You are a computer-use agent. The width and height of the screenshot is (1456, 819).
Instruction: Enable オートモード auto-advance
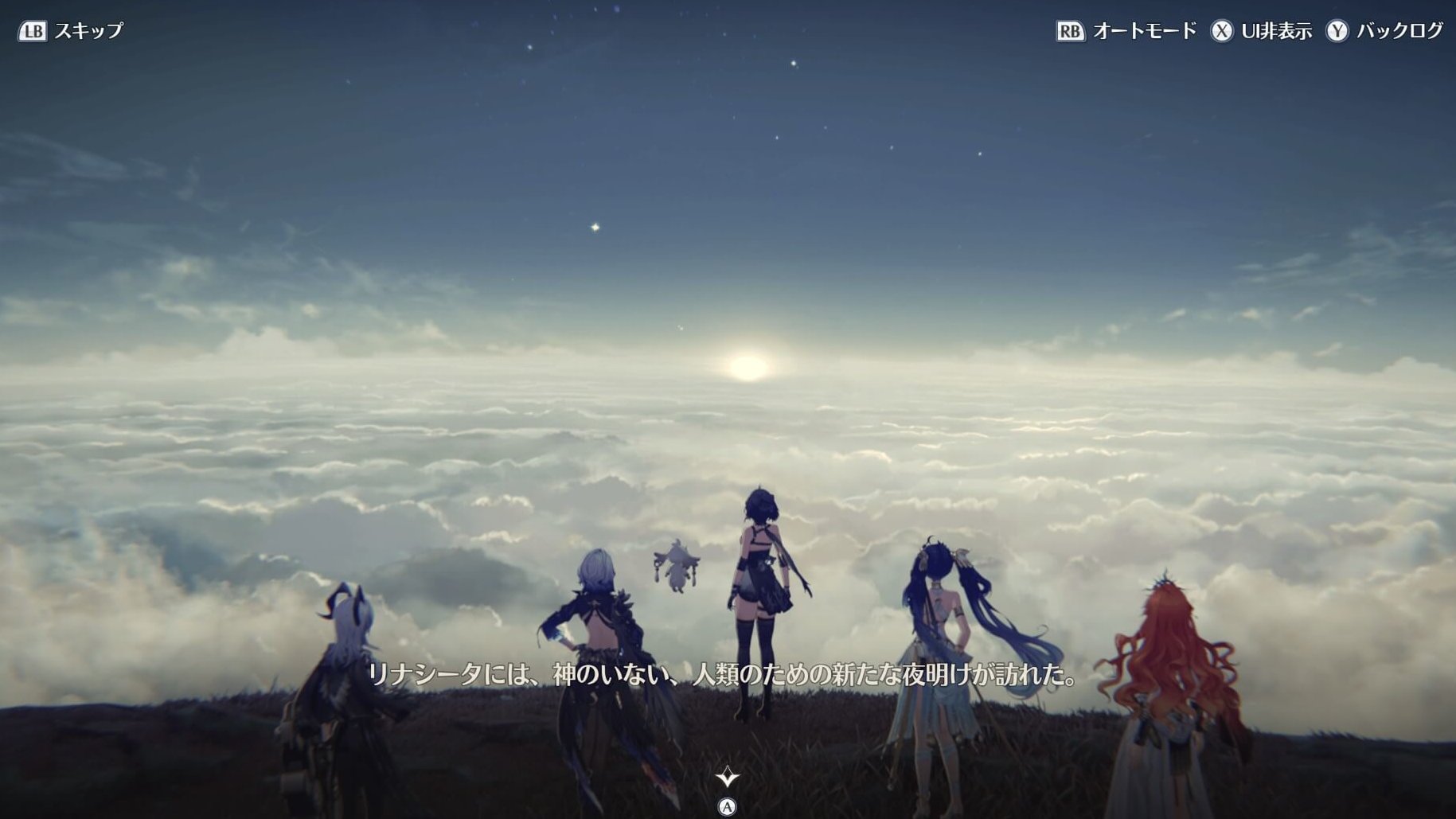[x=1126, y=31]
